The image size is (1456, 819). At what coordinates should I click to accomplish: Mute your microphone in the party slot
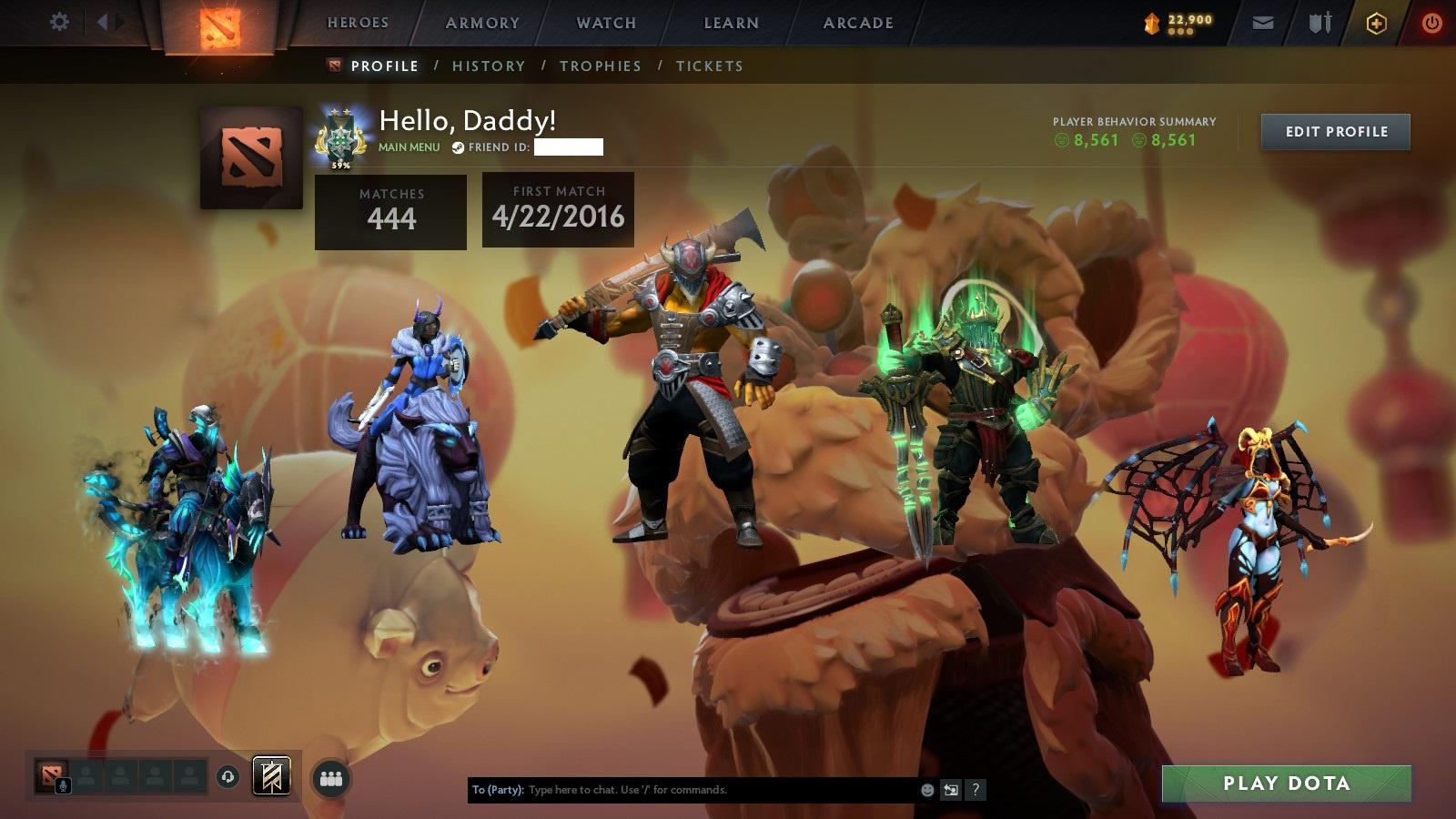pos(63,784)
